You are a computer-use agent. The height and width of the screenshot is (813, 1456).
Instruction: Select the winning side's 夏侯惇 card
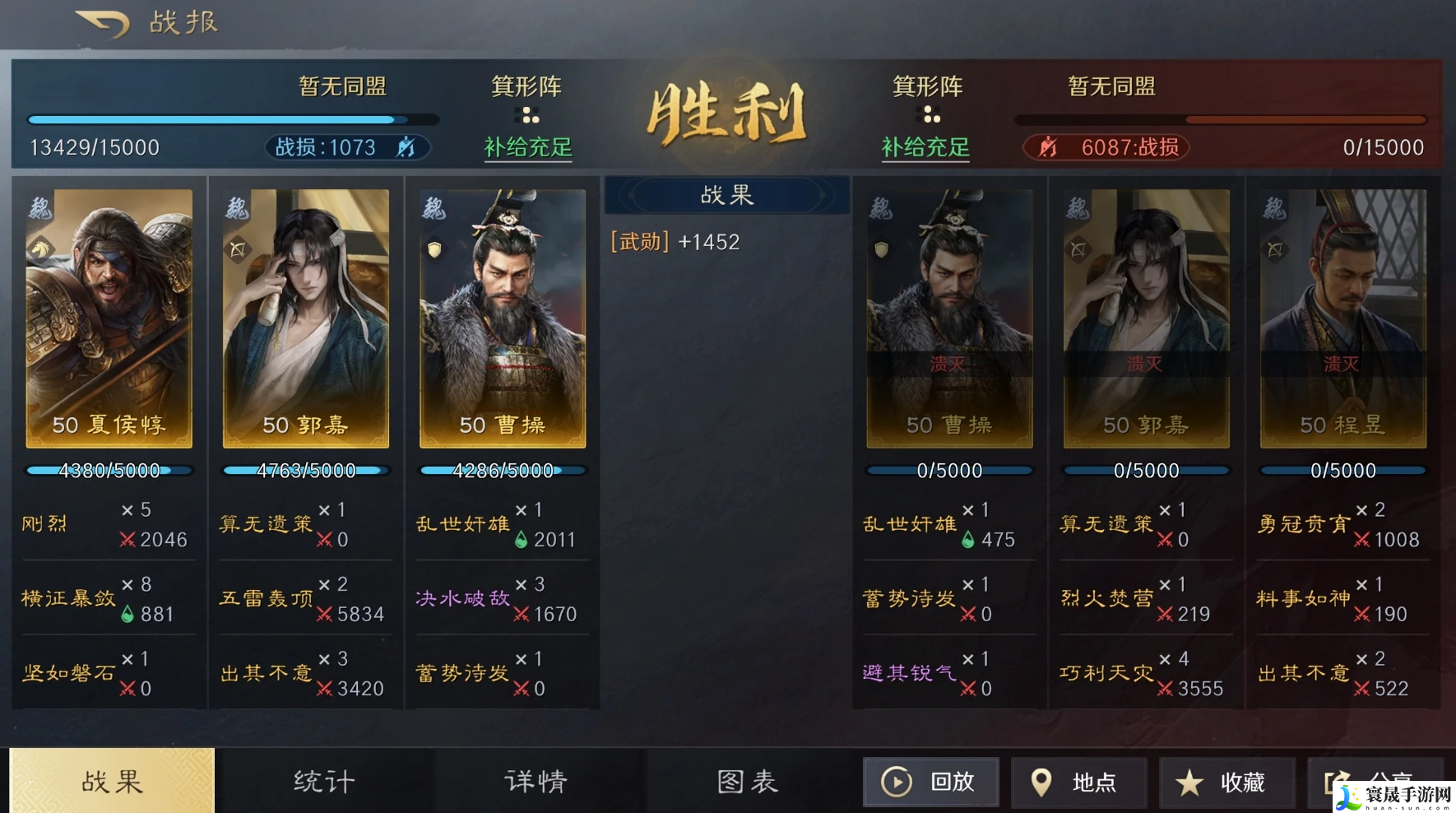click(109, 318)
